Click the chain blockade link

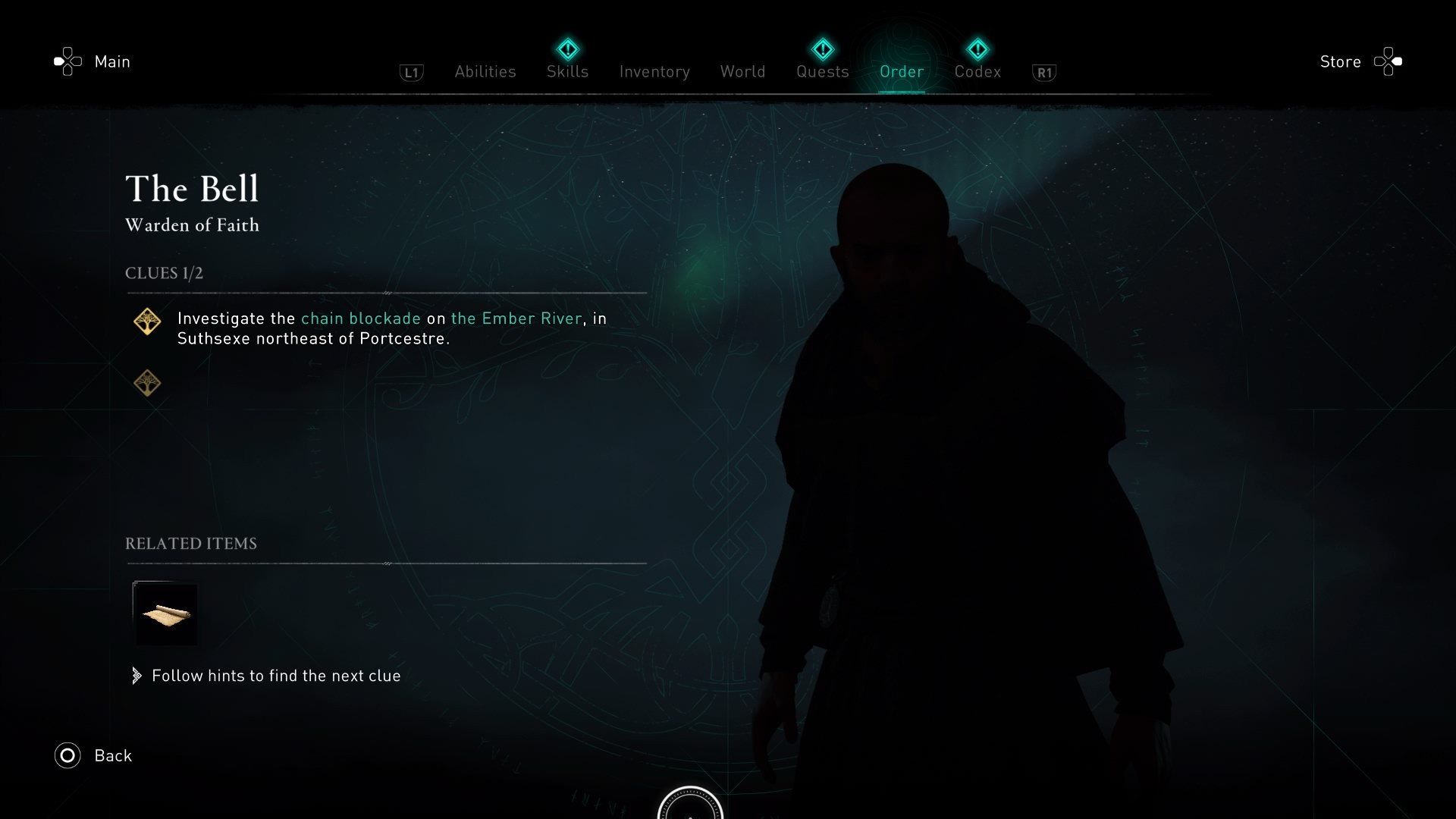pyautogui.click(x=360, y=318)
